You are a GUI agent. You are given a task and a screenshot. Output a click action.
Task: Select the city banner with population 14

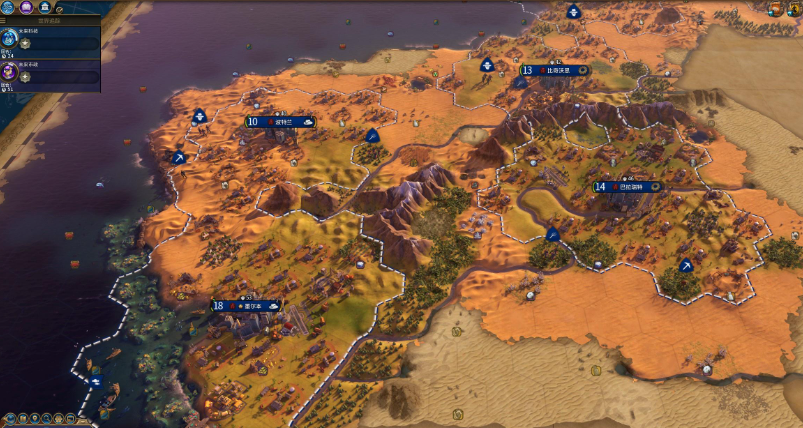(x=628, y=187)
